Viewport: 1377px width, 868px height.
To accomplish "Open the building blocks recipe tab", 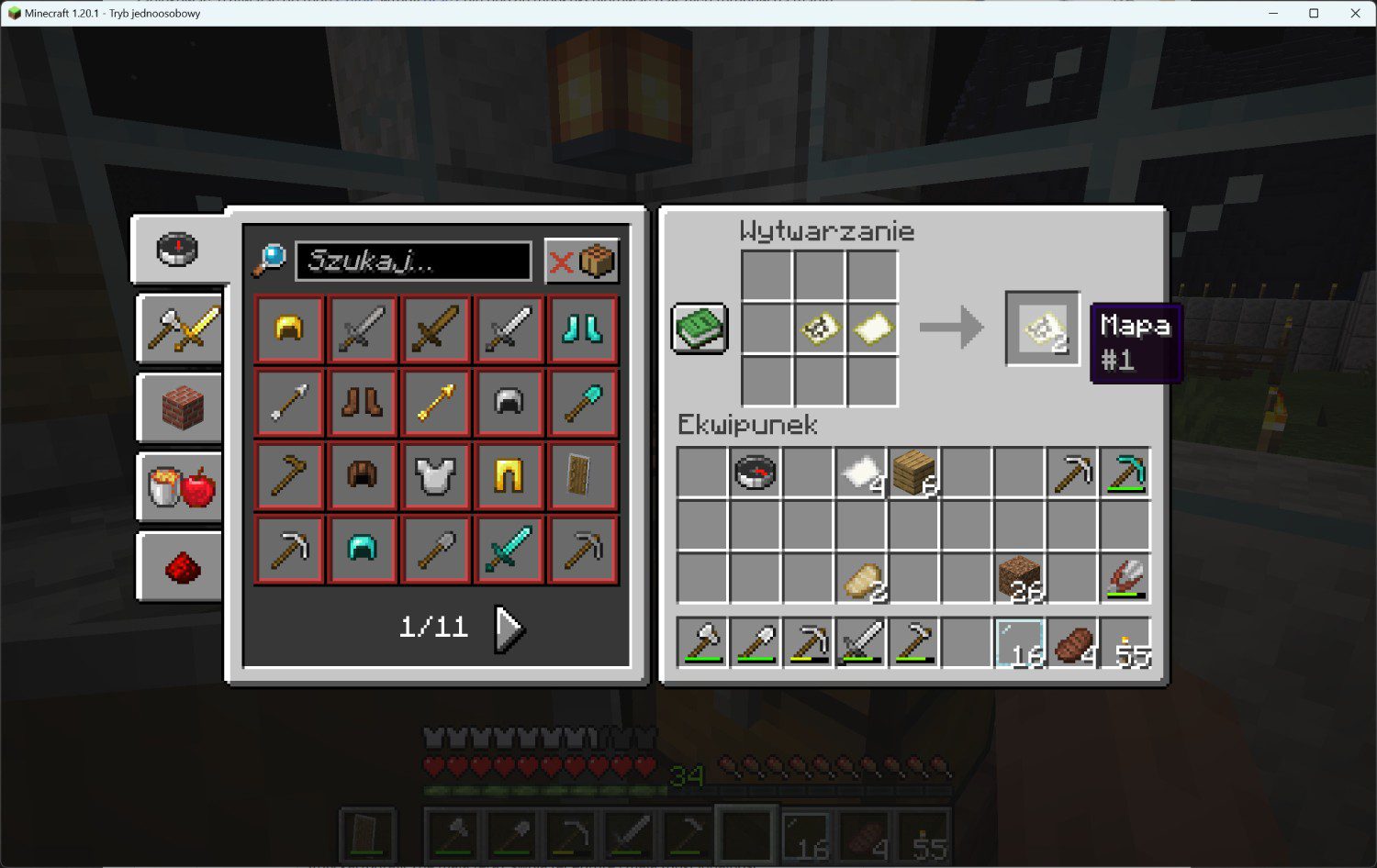I will click(181, 407).
